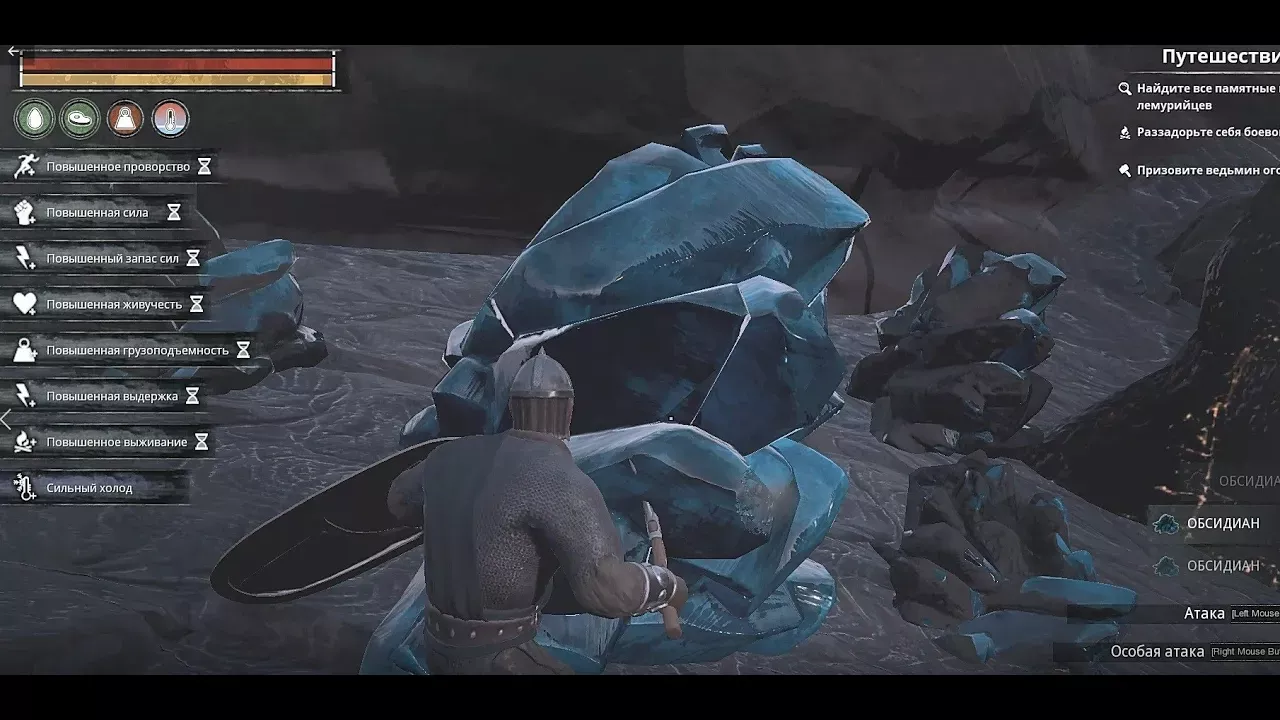The image size is (1280, 720).
Task: Go back with the top-left arrow
Action: (13, 52)
